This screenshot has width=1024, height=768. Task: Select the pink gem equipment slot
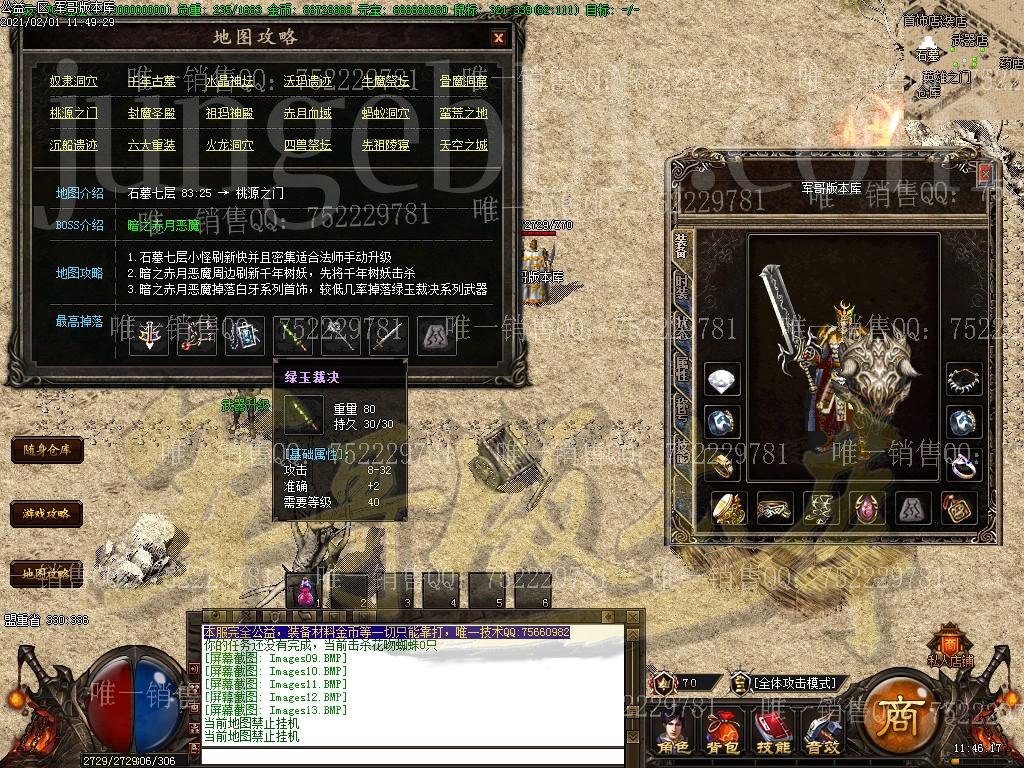pyautogui.click(x=867, y=508)
